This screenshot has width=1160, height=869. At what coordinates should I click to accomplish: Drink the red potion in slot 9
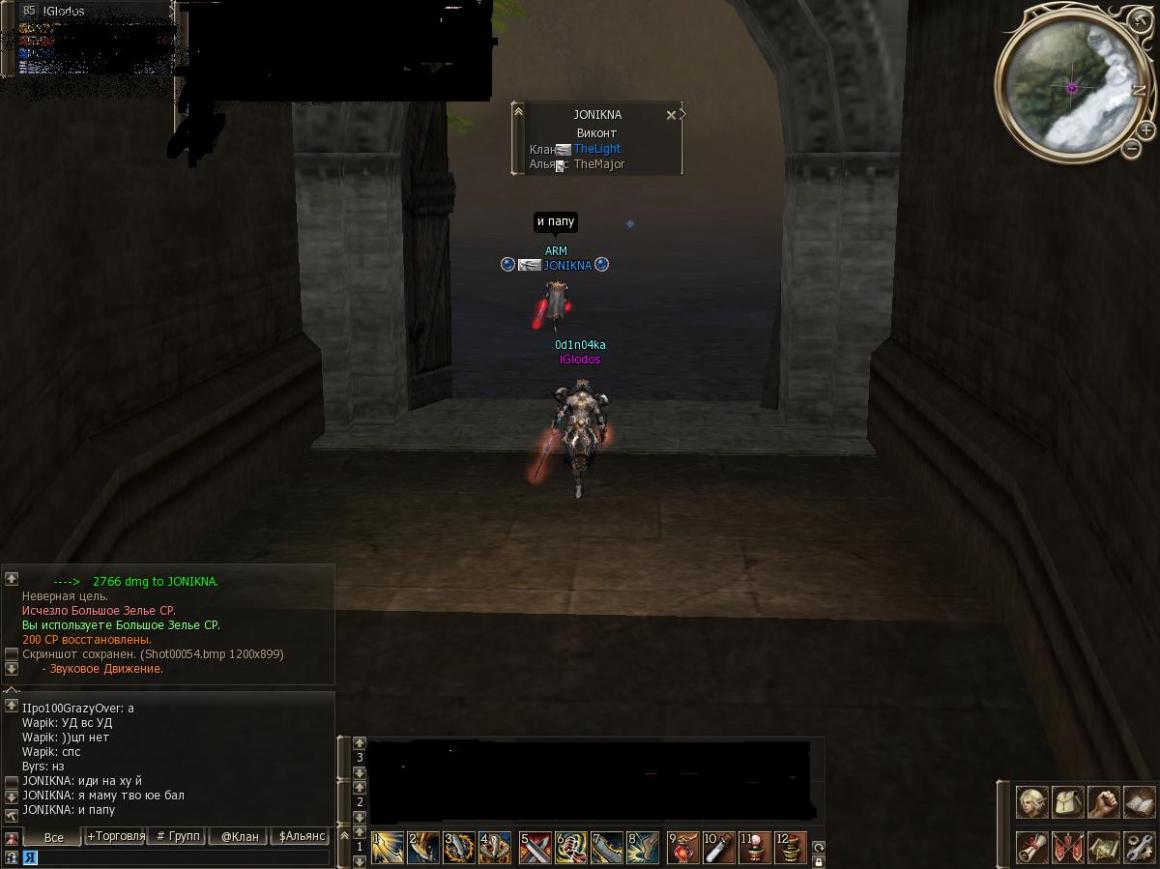(683, 848)
